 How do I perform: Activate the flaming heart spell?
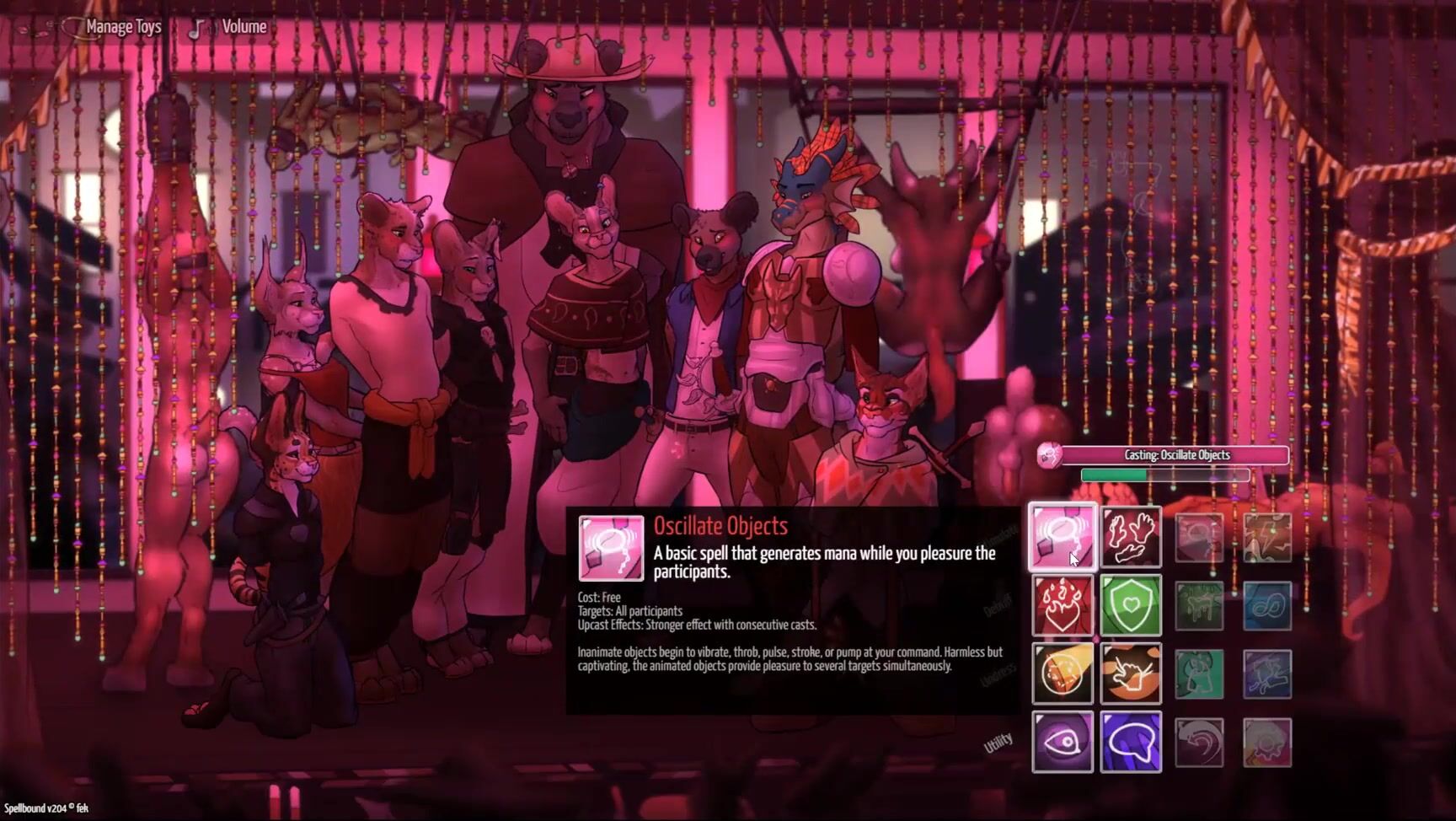(x=1063, y=605)
